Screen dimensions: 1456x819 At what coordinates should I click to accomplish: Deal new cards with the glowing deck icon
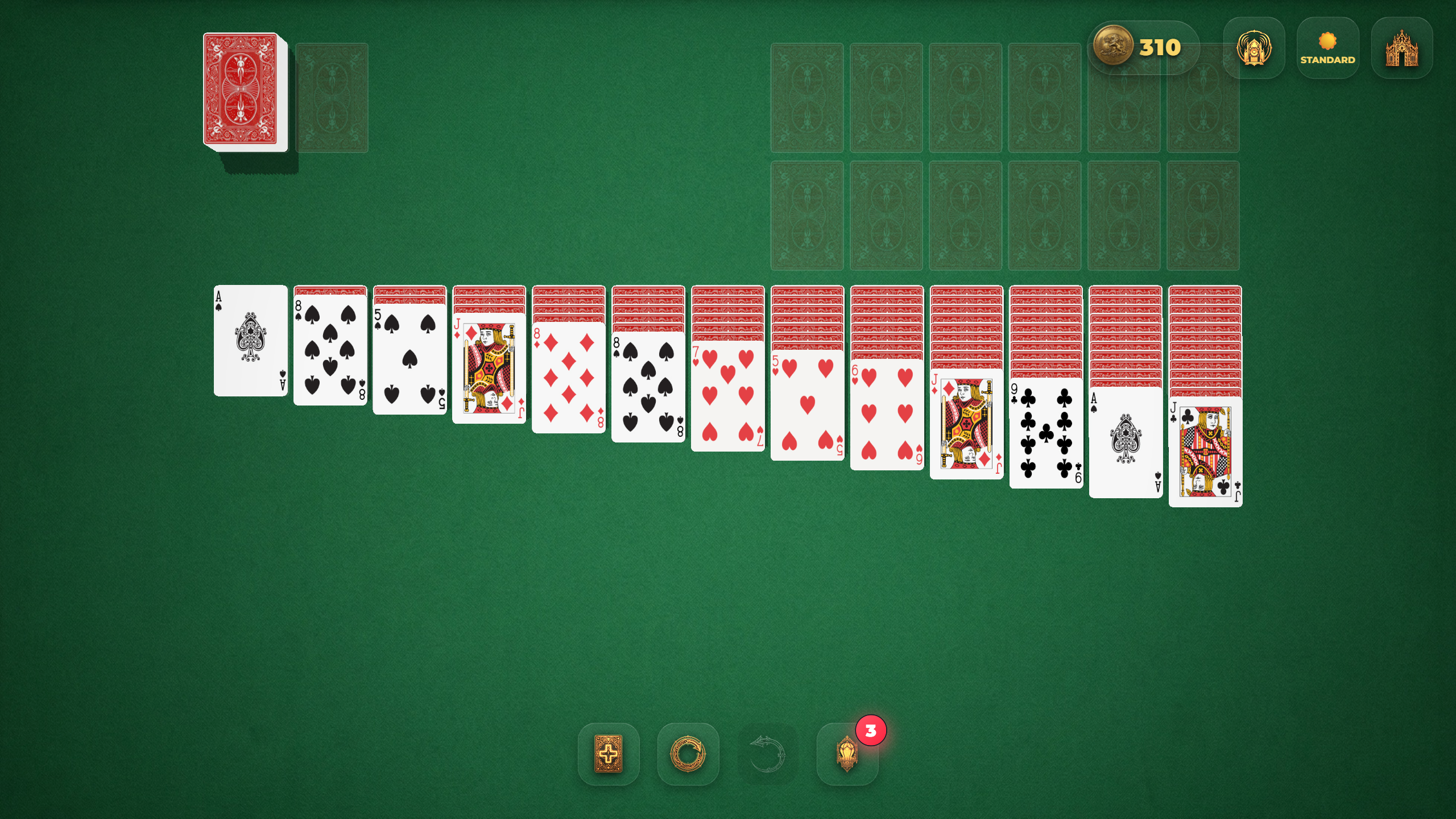pyautogui.click(x=610, y=755)
